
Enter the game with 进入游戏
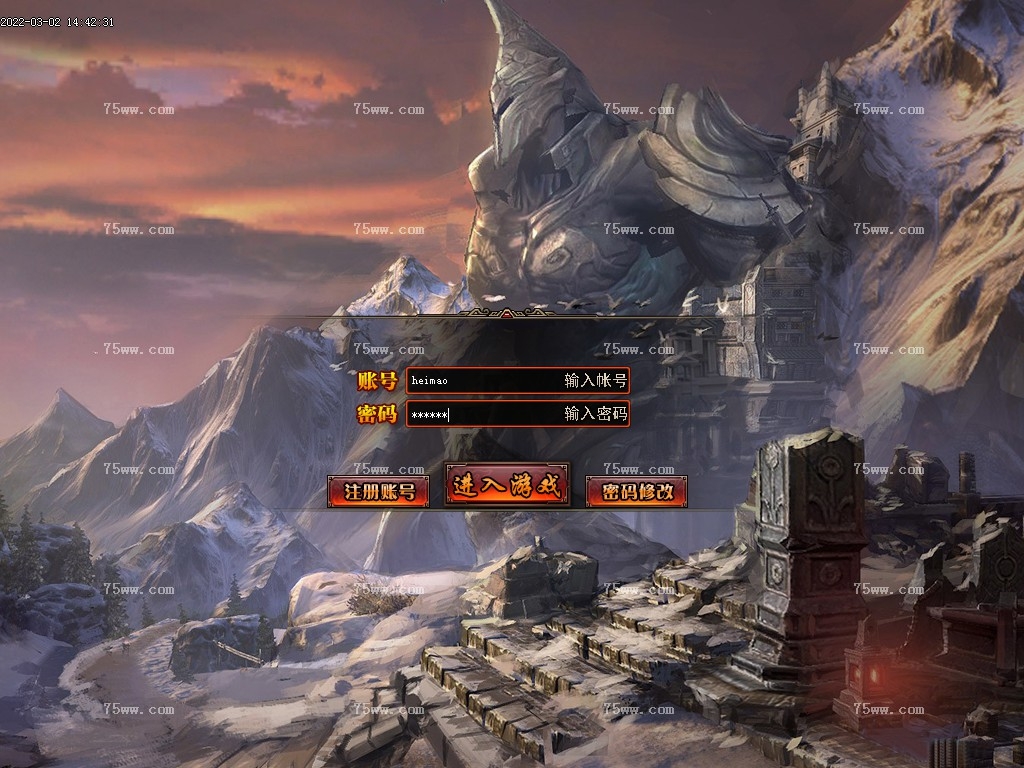pyautogui.click(x=507, y=486)
